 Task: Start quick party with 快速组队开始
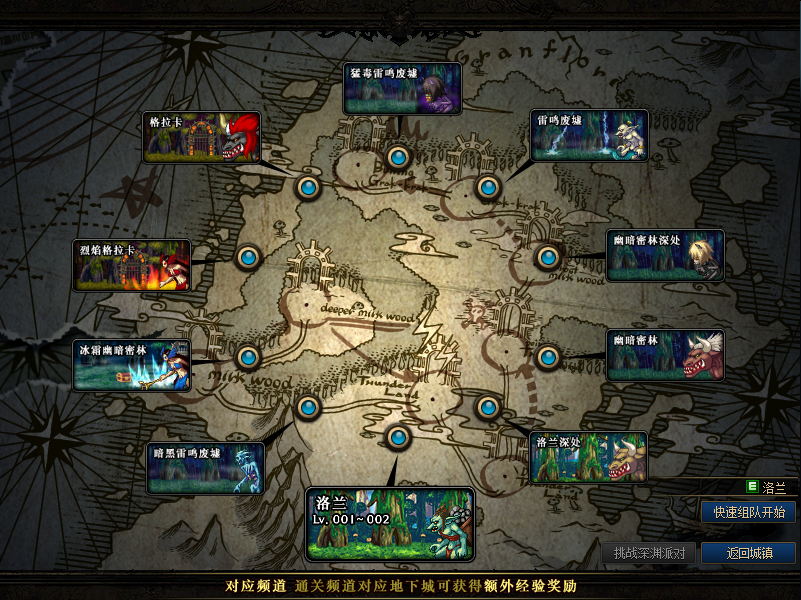point(748,512)
